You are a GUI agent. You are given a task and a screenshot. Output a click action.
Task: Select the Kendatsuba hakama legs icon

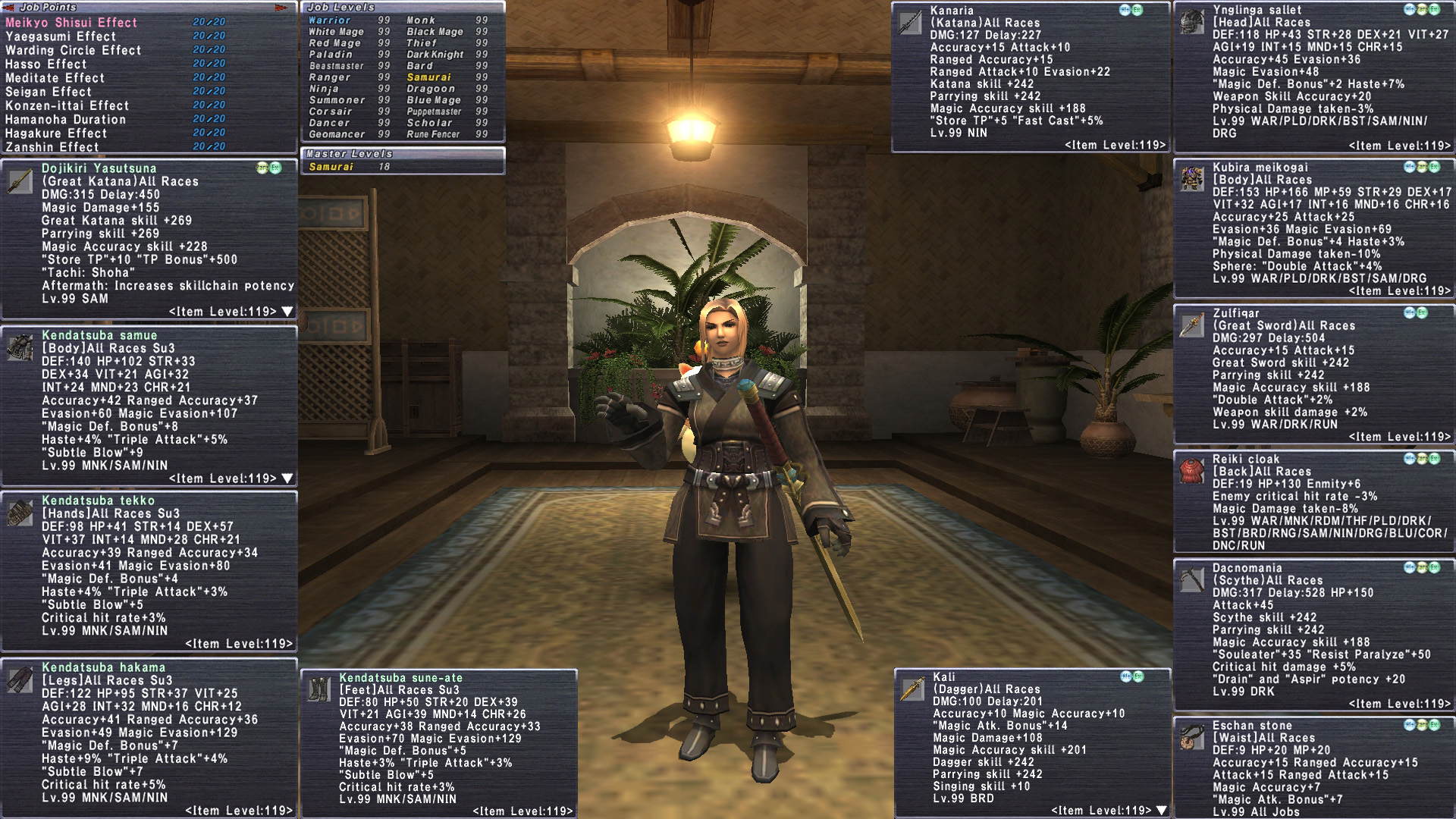20,679
